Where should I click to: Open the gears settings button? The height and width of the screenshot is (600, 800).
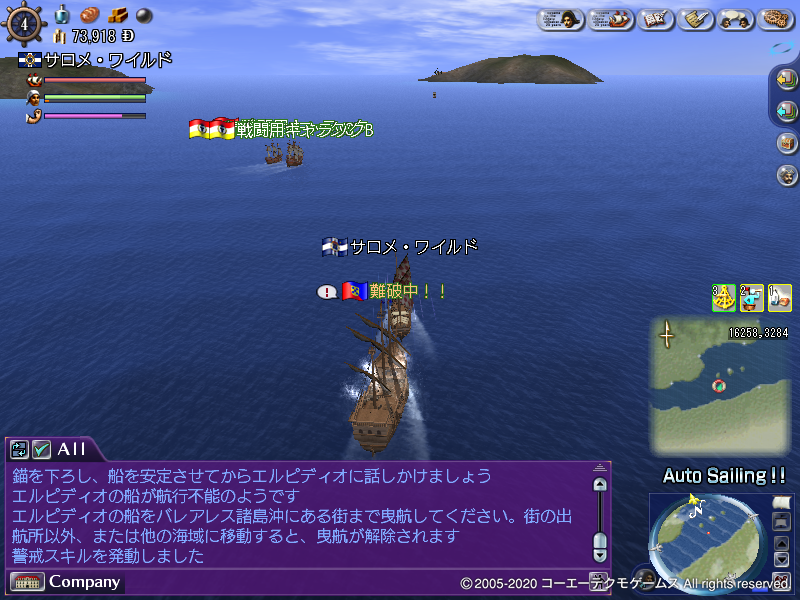pos(777,19)
